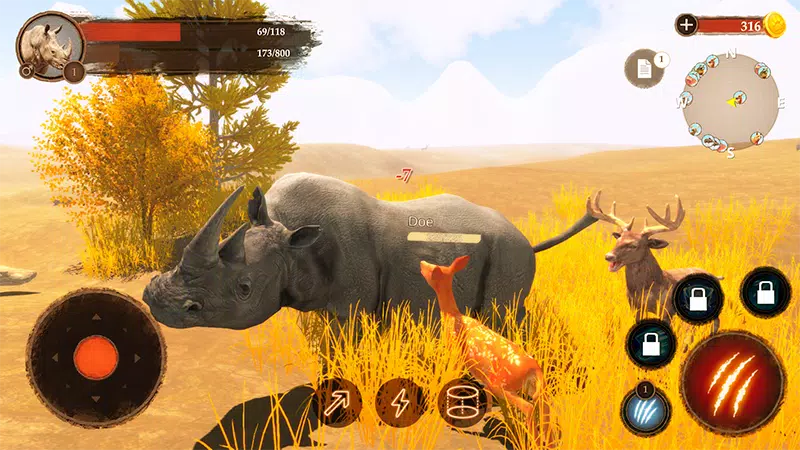This screenshot has height=450, width=800.
Task: Select the cylinder ring icon
Action: (x=461, y=403)
